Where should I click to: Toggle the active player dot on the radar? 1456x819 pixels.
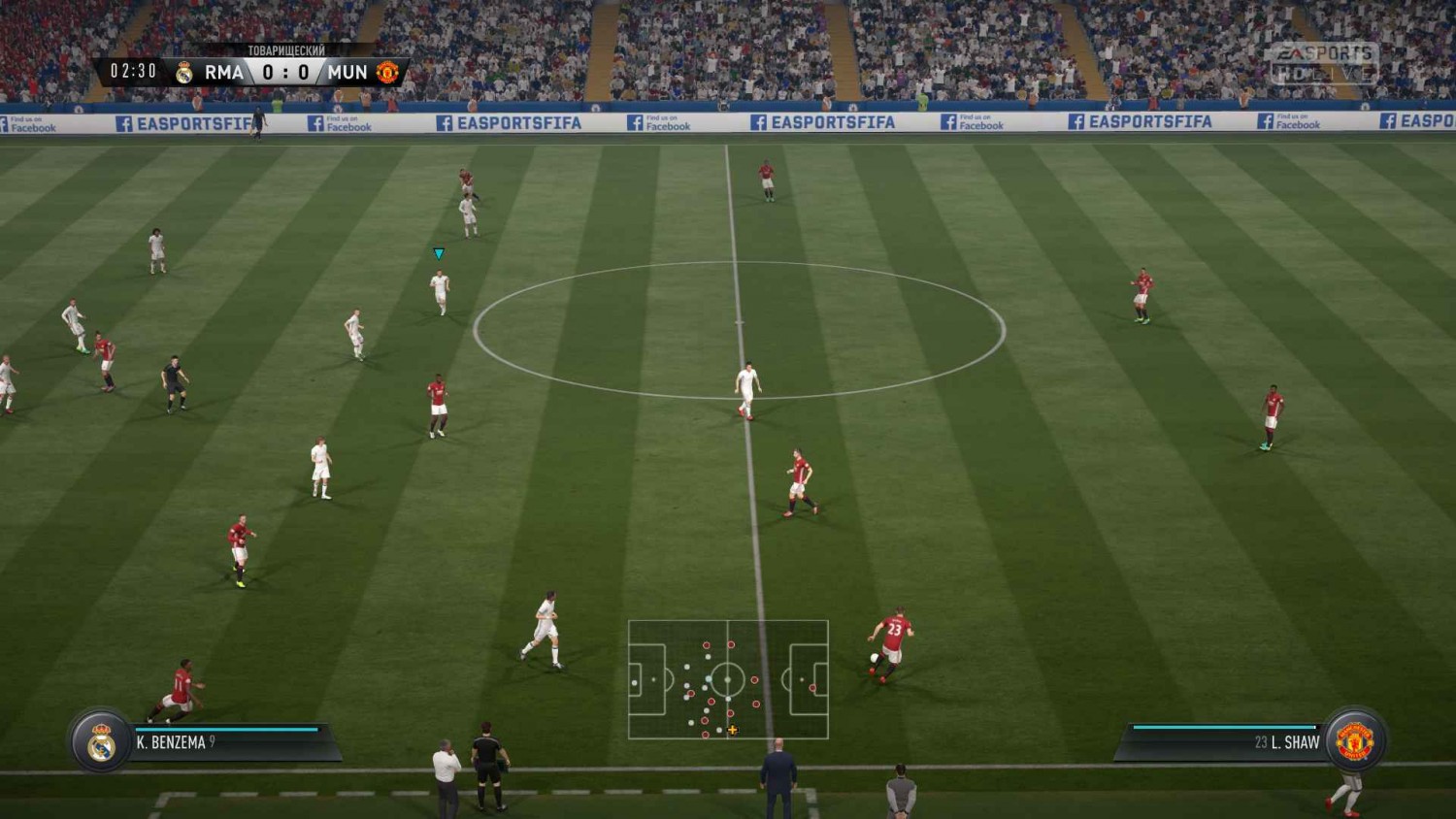[709, 679]
